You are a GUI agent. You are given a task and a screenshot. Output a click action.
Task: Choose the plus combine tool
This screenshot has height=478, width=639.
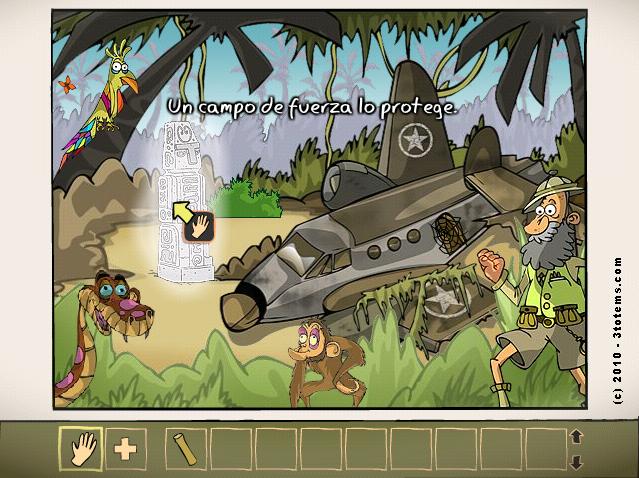click(x=125, y=448)
